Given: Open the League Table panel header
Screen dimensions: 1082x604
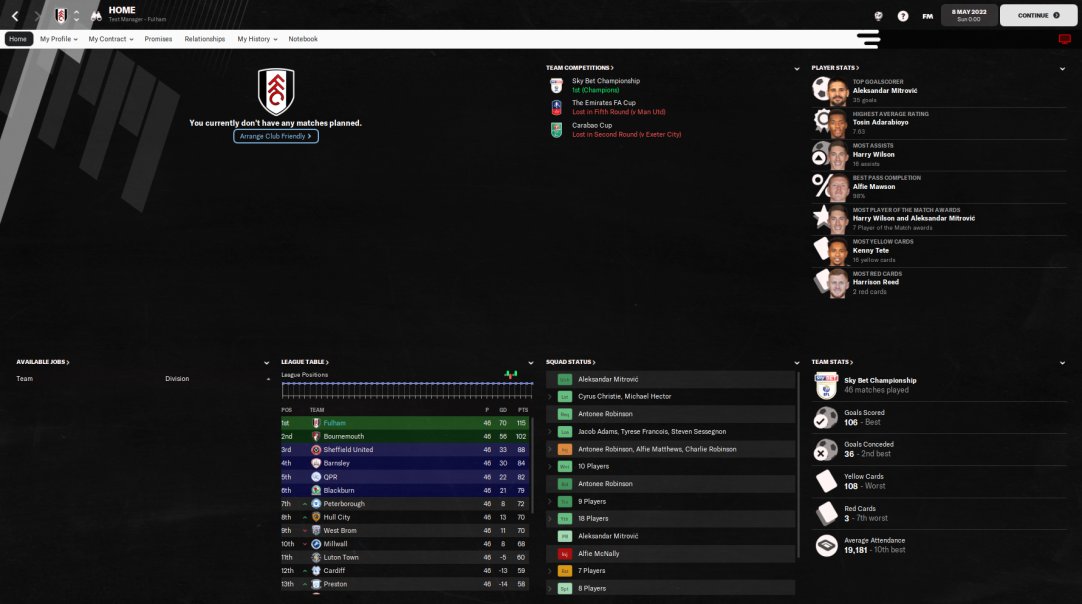Looking at the screenshot, I should point(305,362).
